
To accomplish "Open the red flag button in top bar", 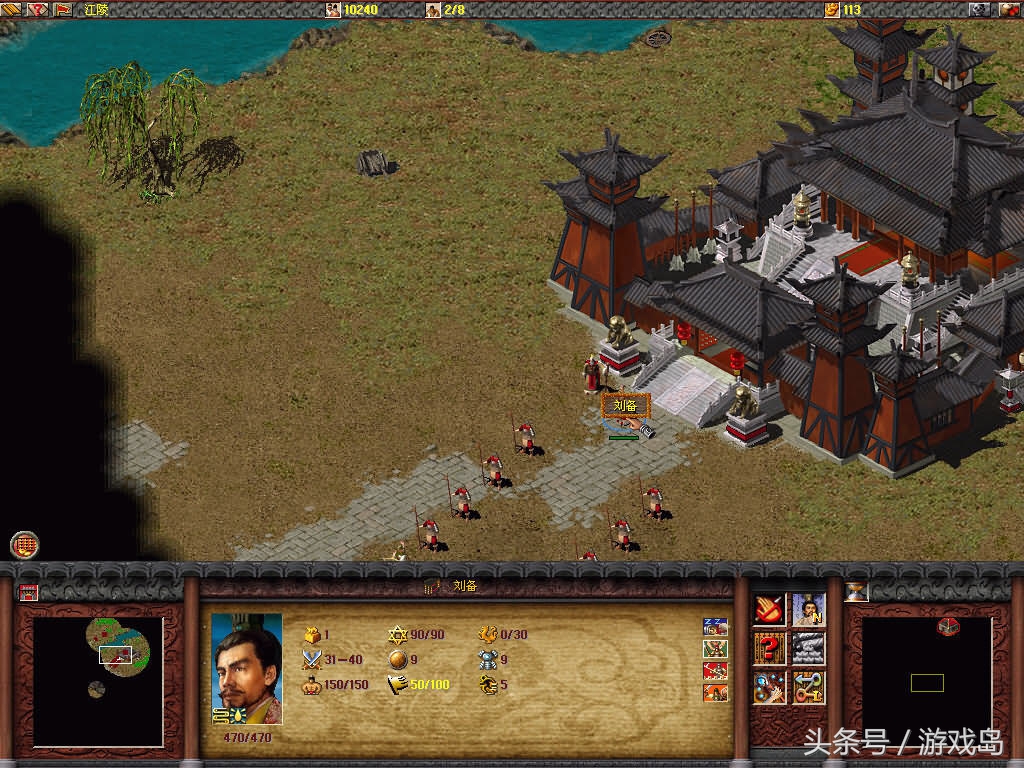I will point(63,9).
